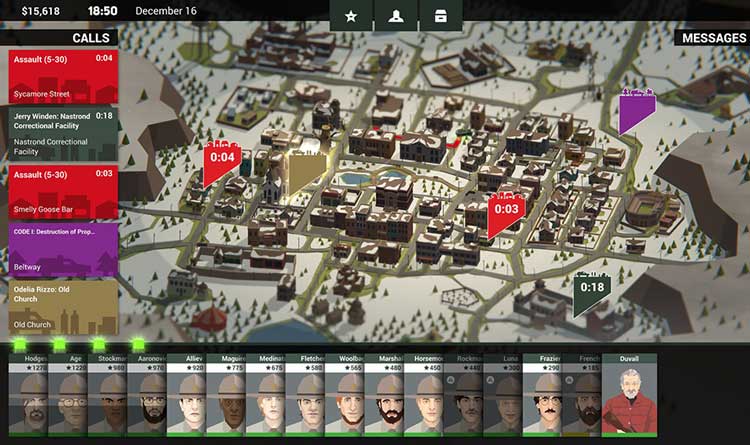This screenshot has height=445, width=750.
Task: Pick officer Aaronov's portrait
Action: [x=147, y=400]
